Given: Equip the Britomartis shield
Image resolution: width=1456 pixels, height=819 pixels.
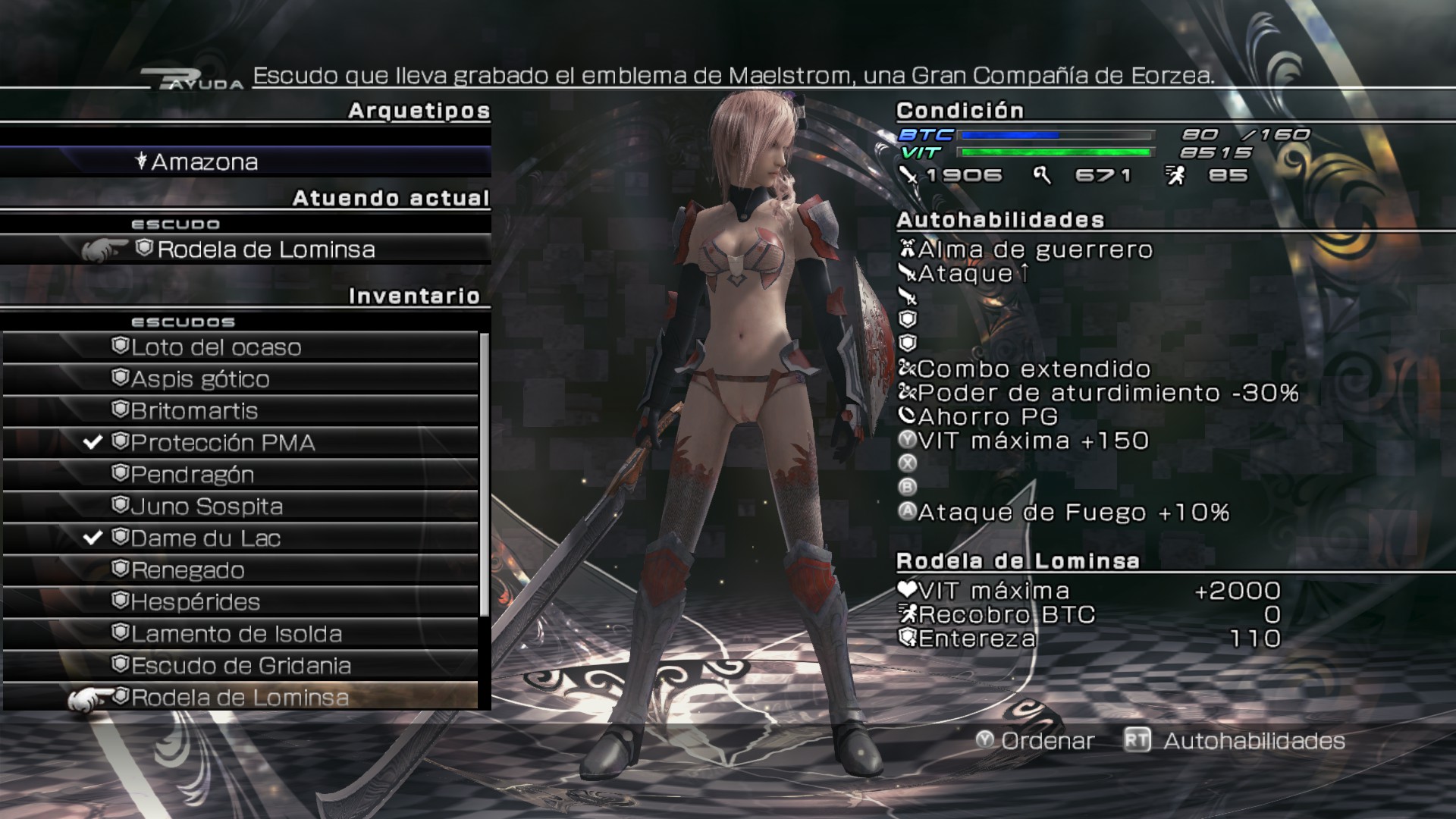Looking at the screenshot, I should click(194, 411).
